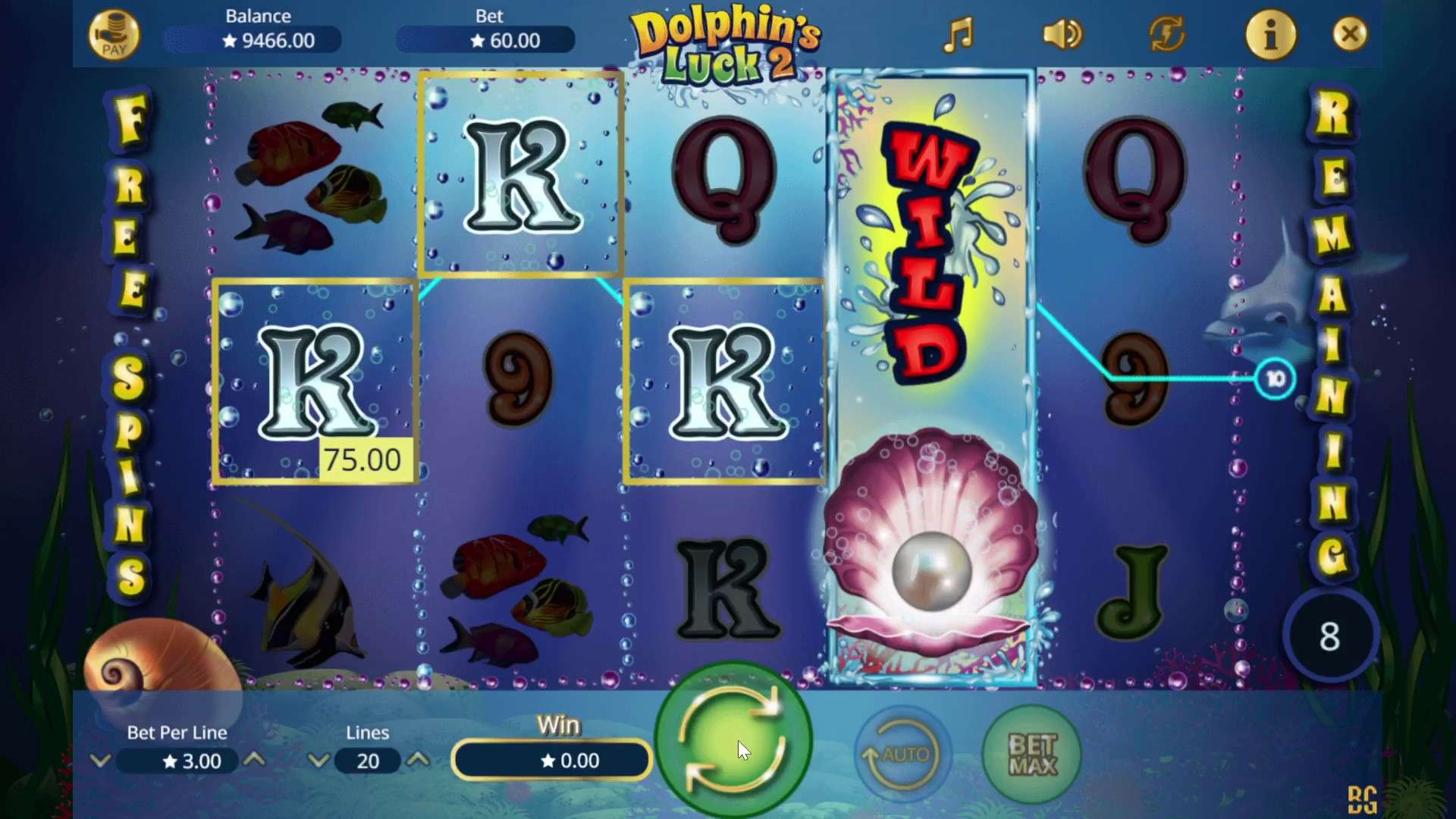Click the payline 10 marker
This screenshot has height=819, width=1456.
[1275, 379]
